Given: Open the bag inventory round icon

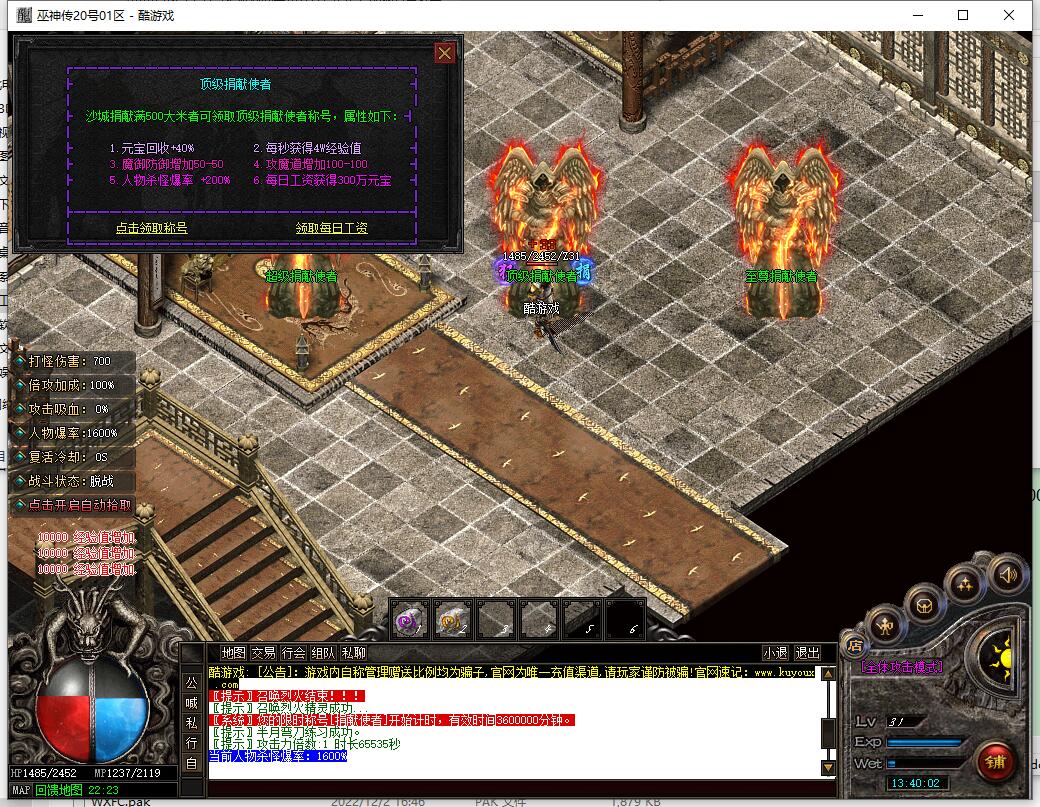Looking at the screenshot, I should pos(923,603).
